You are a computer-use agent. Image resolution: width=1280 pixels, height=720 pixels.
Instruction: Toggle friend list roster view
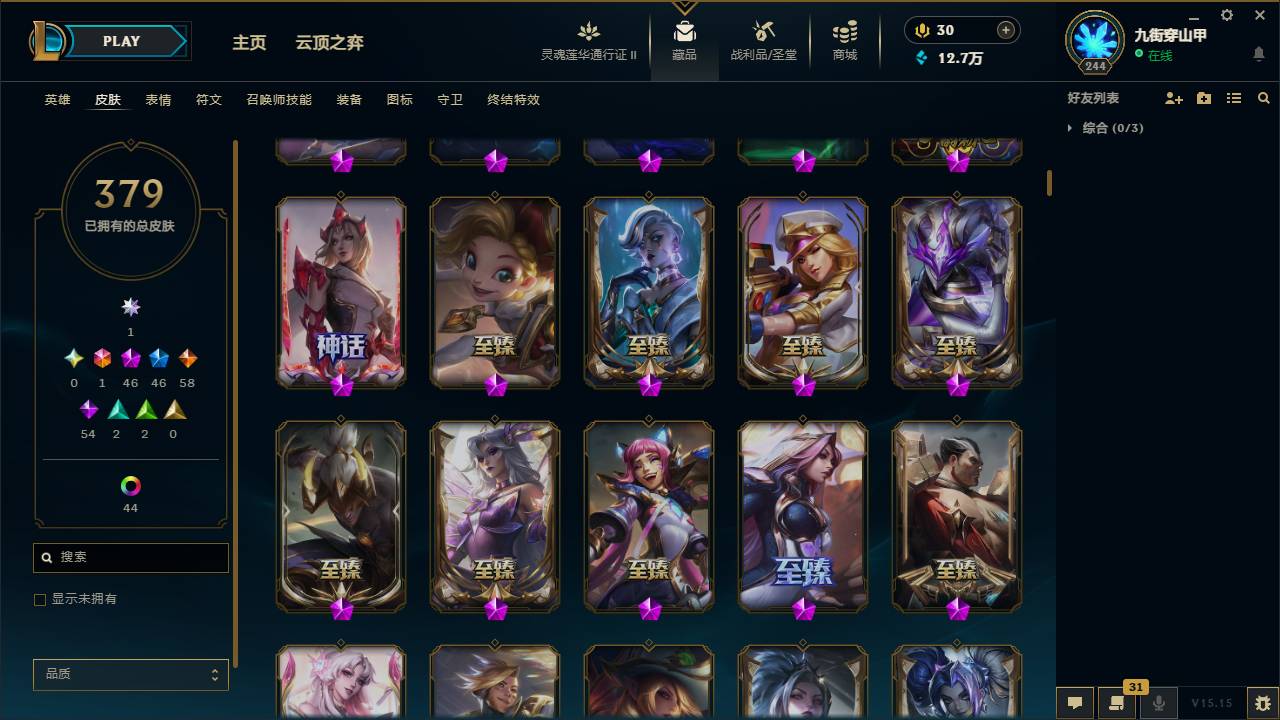[1233, 97]
